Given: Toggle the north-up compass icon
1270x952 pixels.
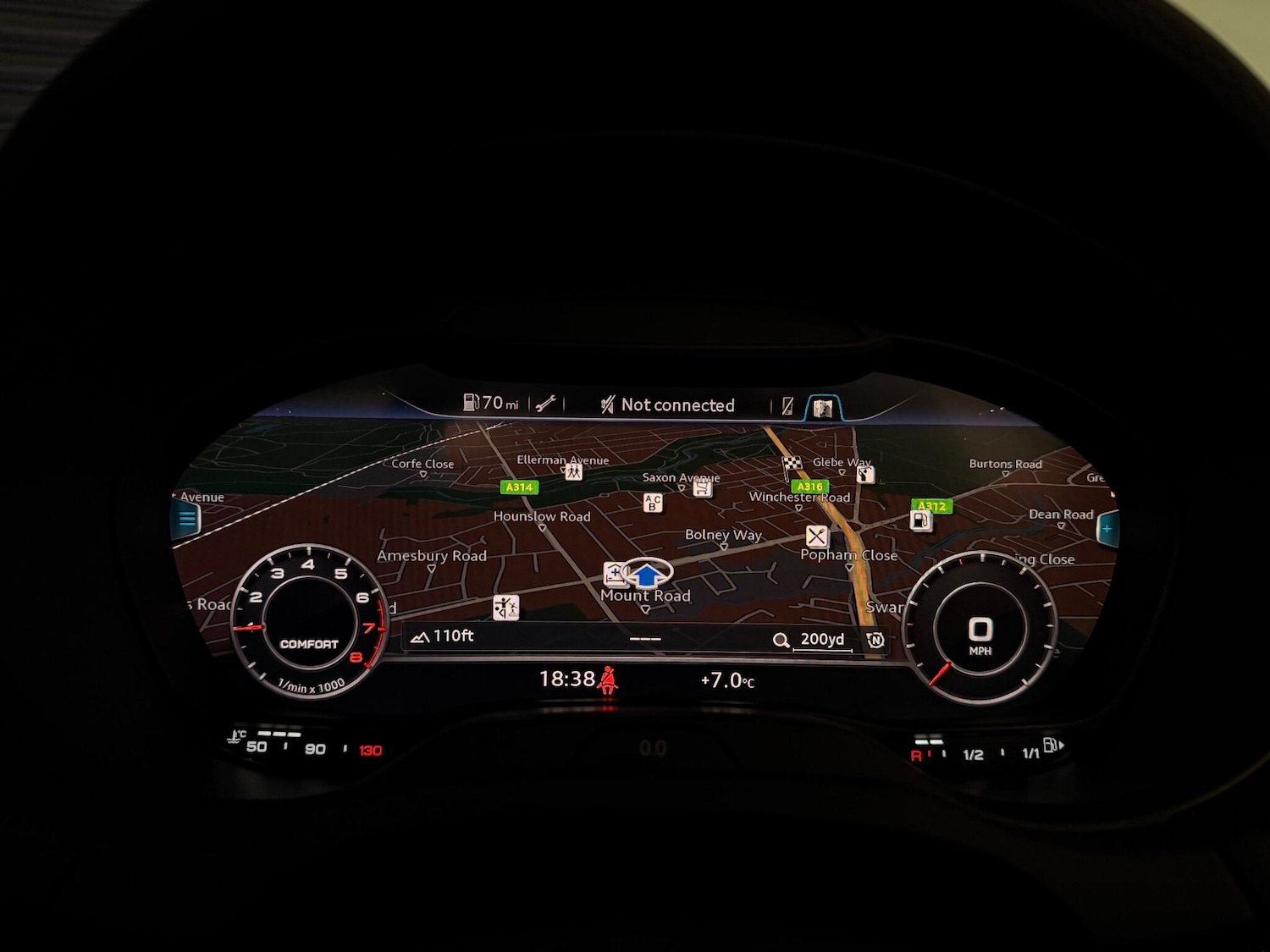Looking at the screenshot, I should [875, 640].
